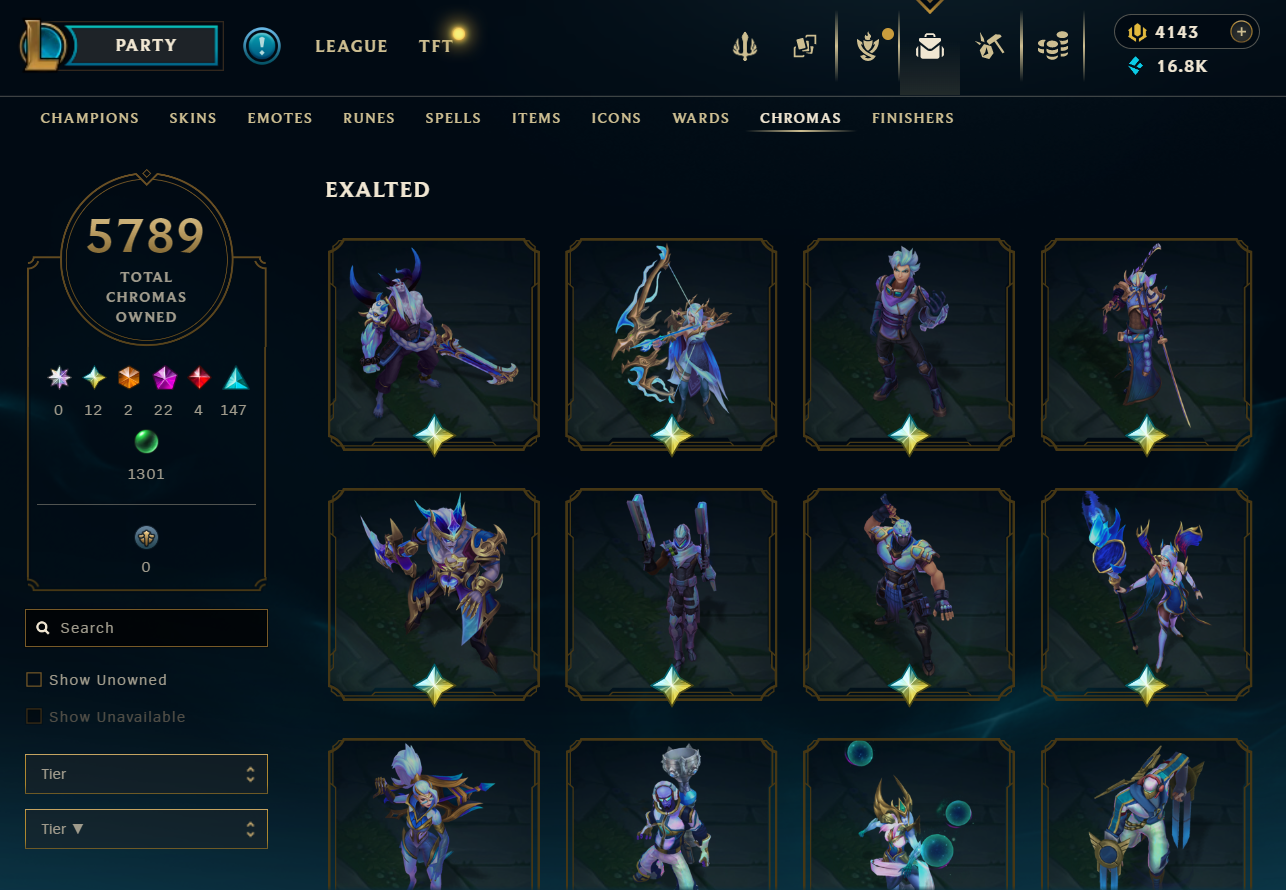This screenshot has width=1286, height=890.
Task: Open the TFT menu item
Action: click(436, 45)
